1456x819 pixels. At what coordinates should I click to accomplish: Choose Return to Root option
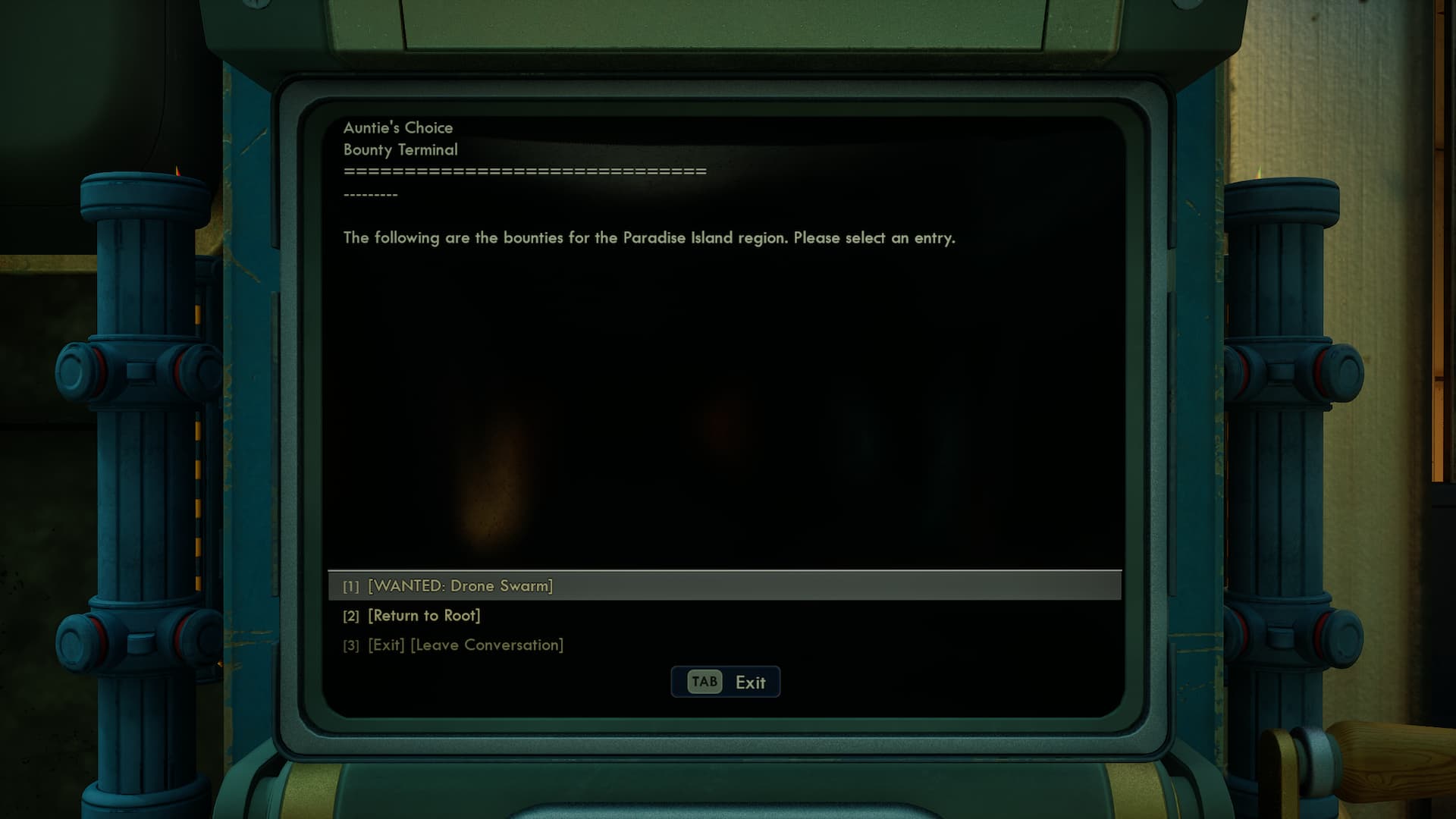tap(424, 616)
